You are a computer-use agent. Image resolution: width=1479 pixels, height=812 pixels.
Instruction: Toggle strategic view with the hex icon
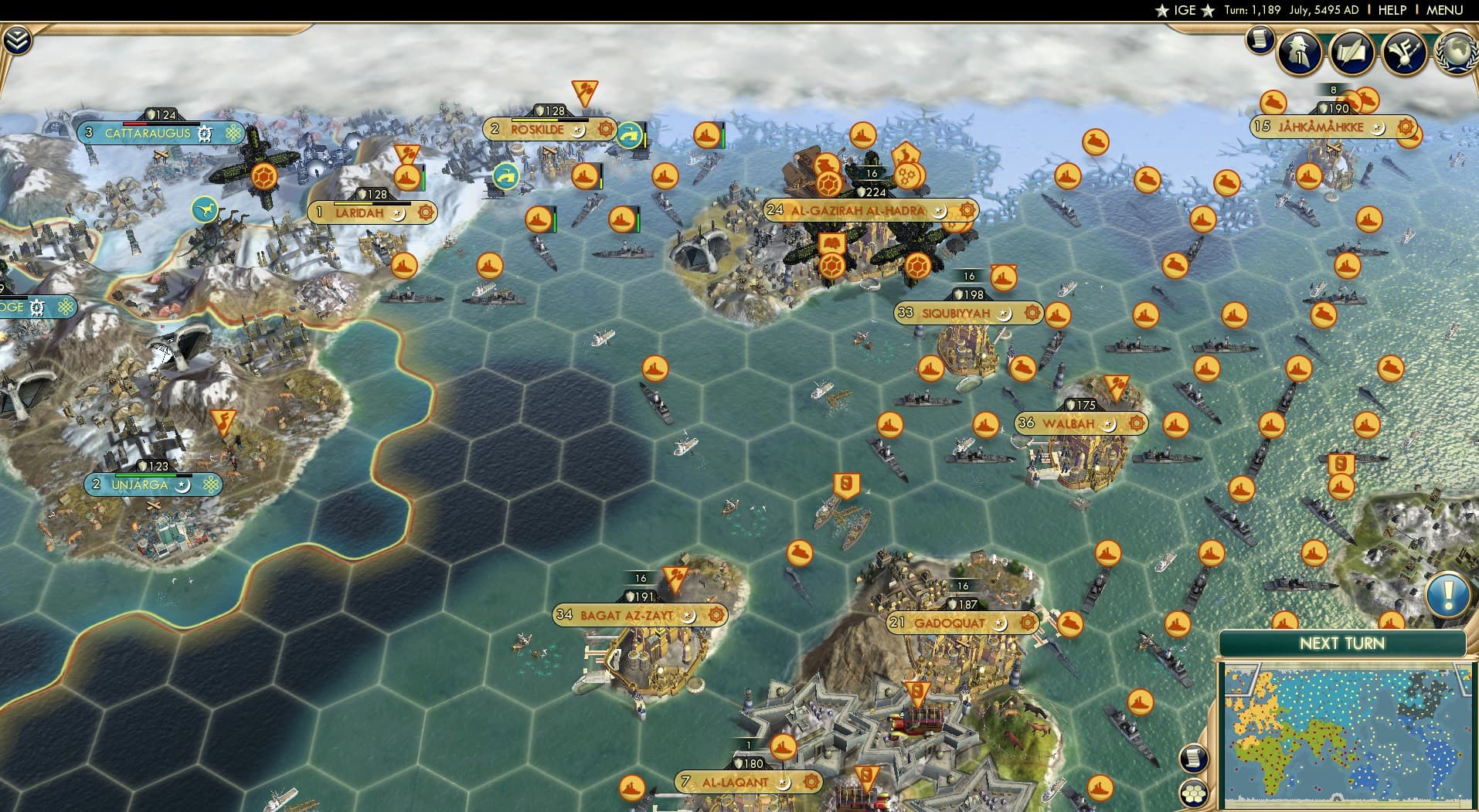pyautogui.click(x=1194, y=793)
